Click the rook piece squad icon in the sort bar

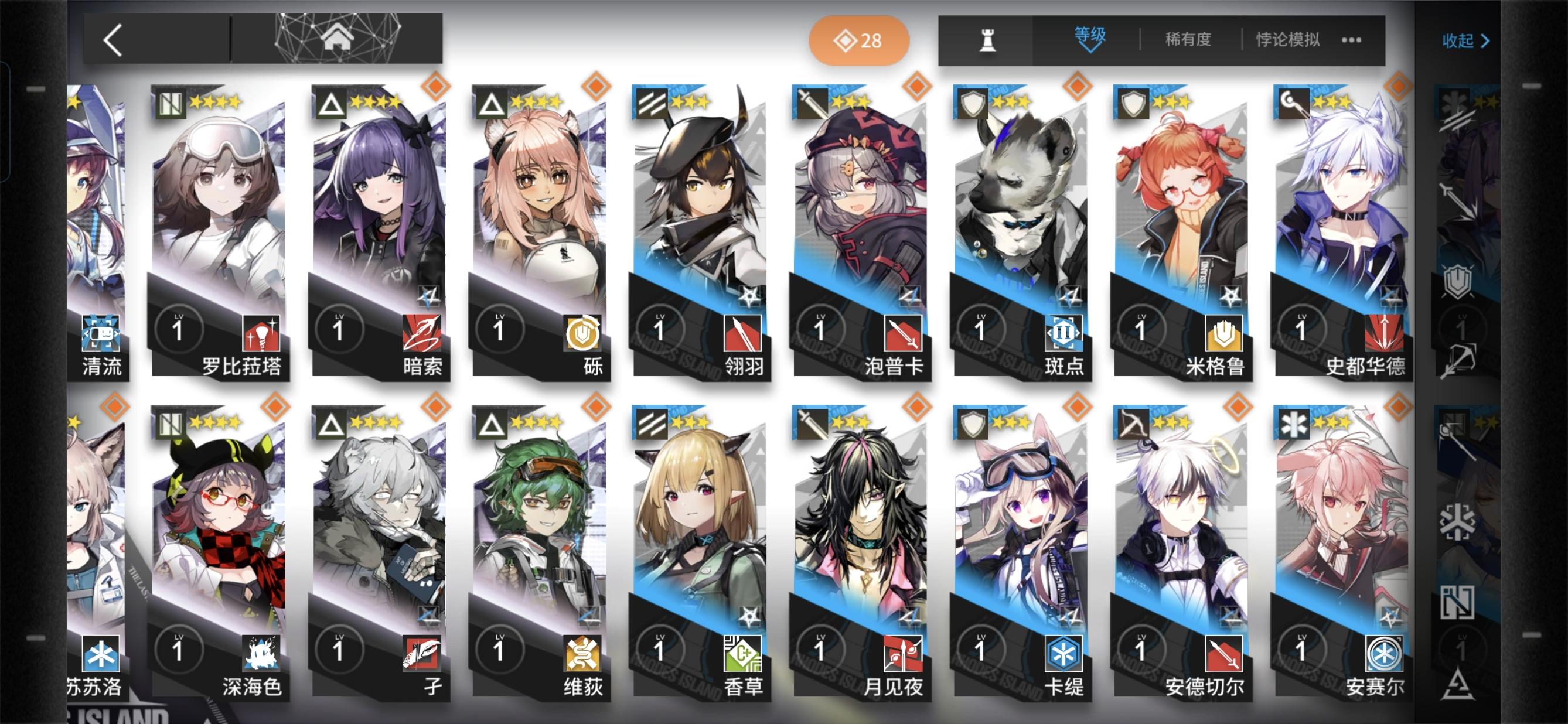click(x=988, y=40)
